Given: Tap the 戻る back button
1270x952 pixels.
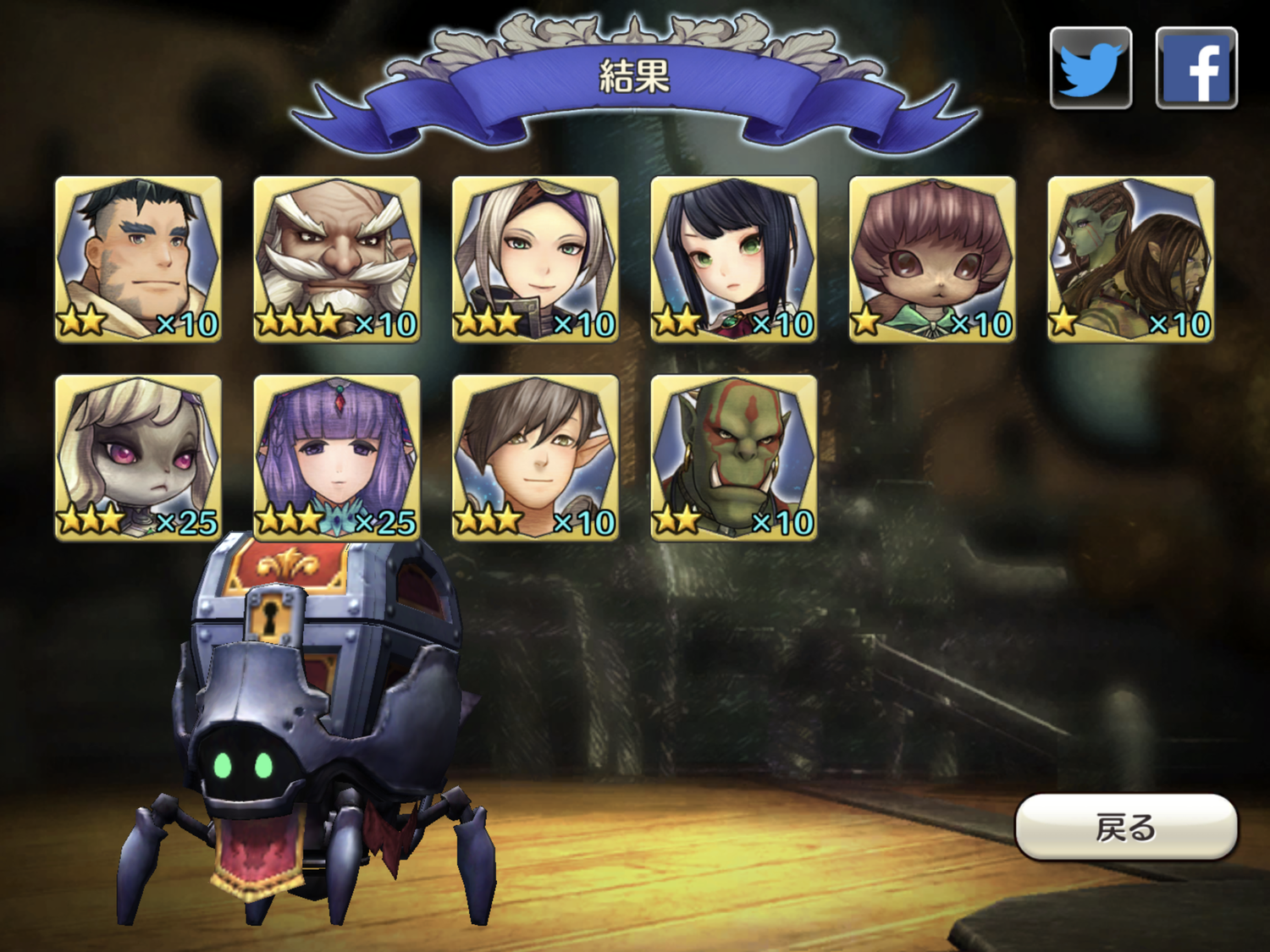Looking at the screenshot, I should (x=1126, y=827).
